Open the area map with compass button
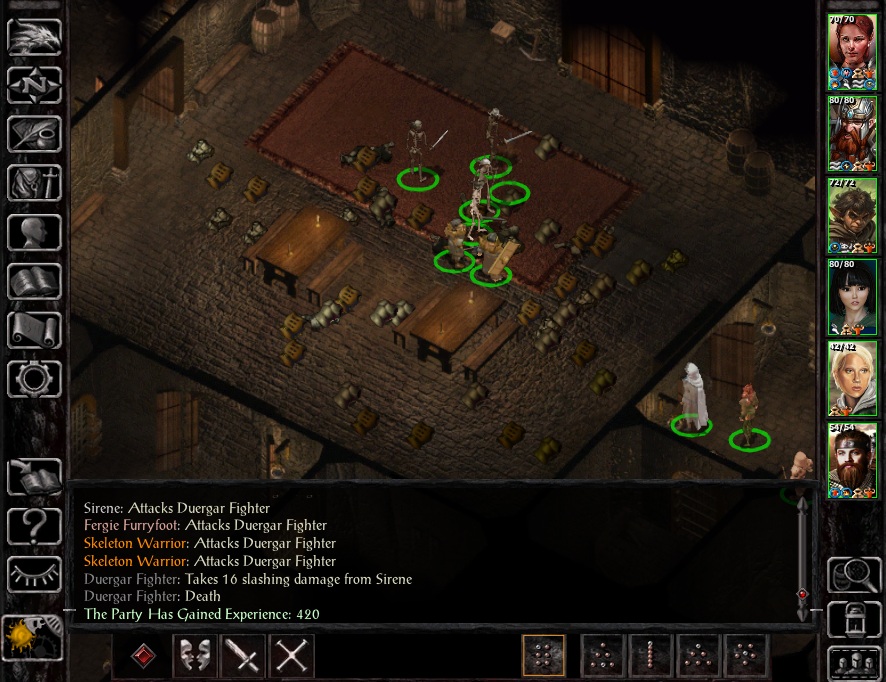 [x=34, y=85]
